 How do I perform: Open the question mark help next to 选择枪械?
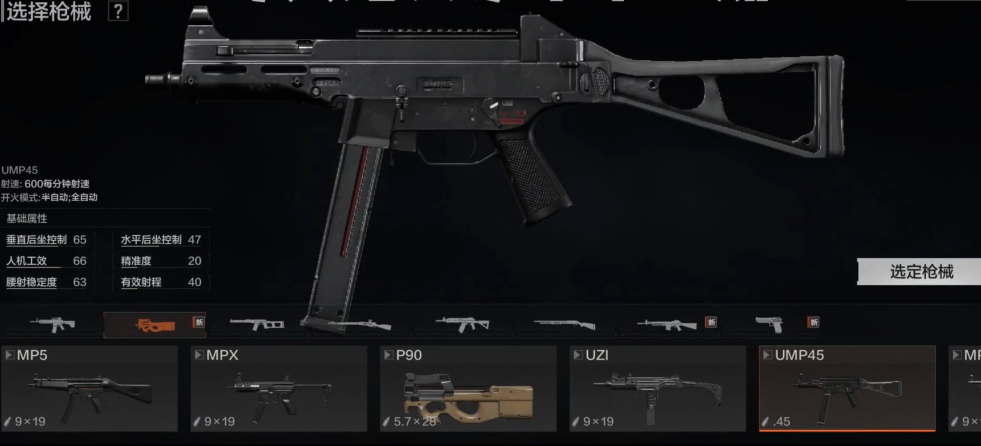point(118,12)
